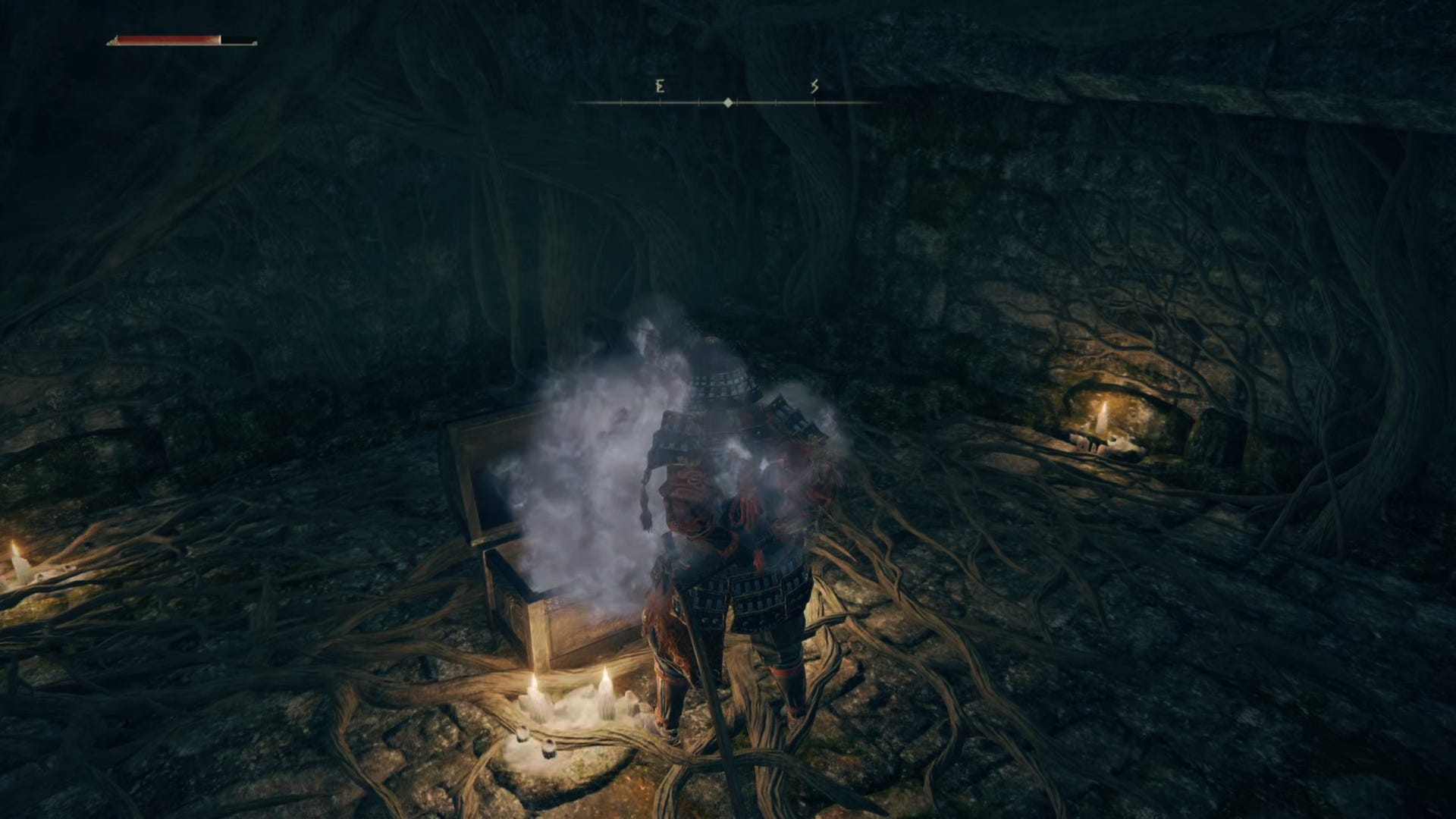Viewport: 1456px width, 819px height.
Task: Select the diamond waypoint marker on the compass
Action: click(x=727, y=102)
